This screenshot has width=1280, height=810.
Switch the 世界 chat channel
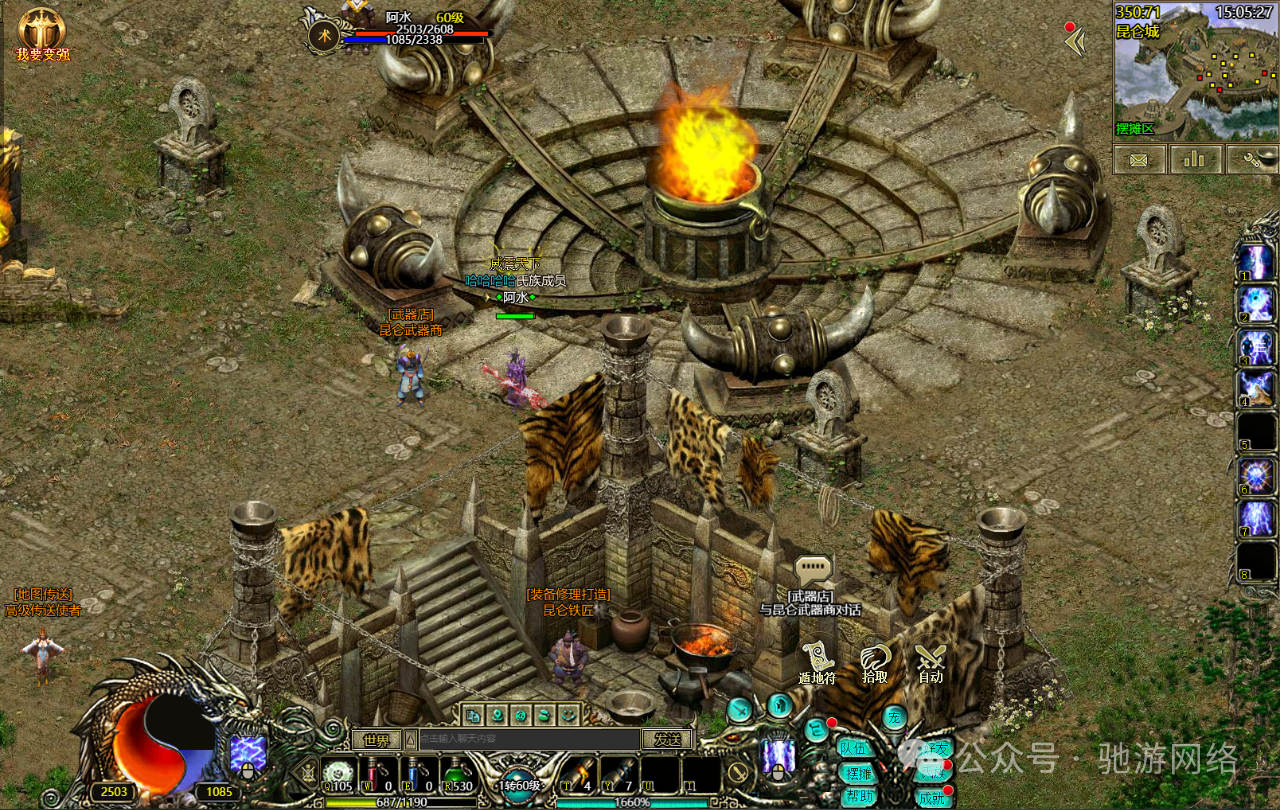(376, 740)
